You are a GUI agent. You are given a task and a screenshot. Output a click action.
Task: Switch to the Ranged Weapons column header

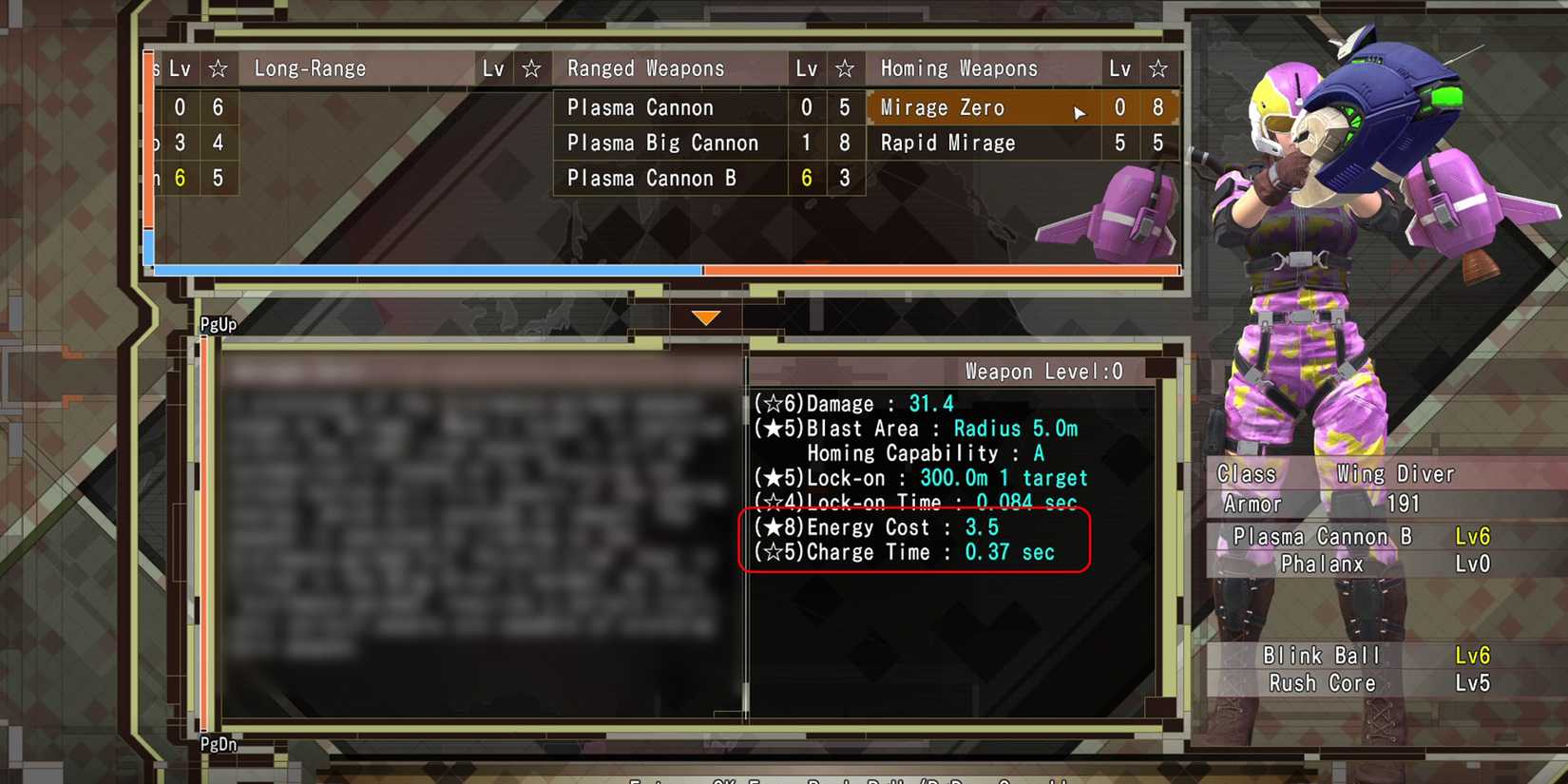645,67
